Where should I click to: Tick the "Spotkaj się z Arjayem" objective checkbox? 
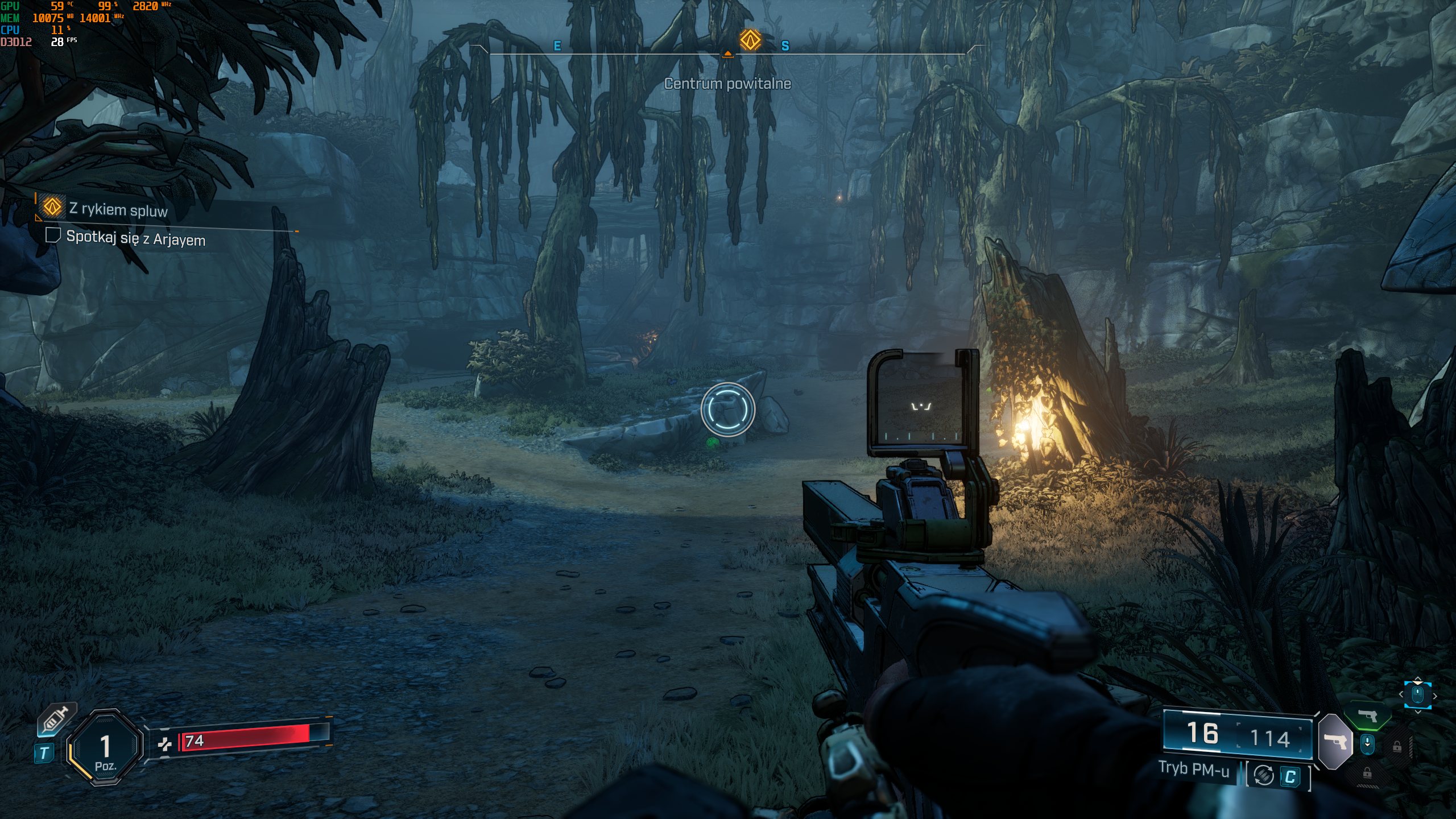click(53, 235)
